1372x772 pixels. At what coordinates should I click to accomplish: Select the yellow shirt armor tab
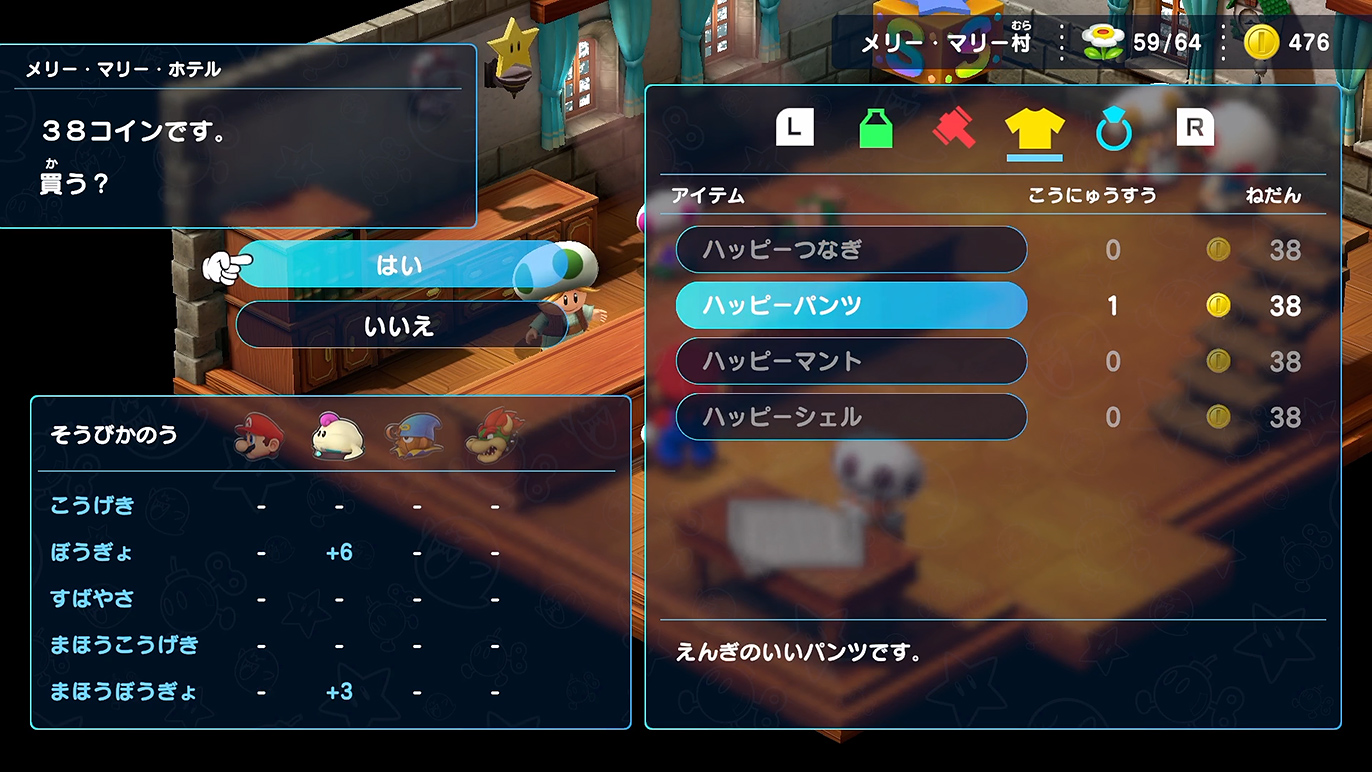(1034, 129)
